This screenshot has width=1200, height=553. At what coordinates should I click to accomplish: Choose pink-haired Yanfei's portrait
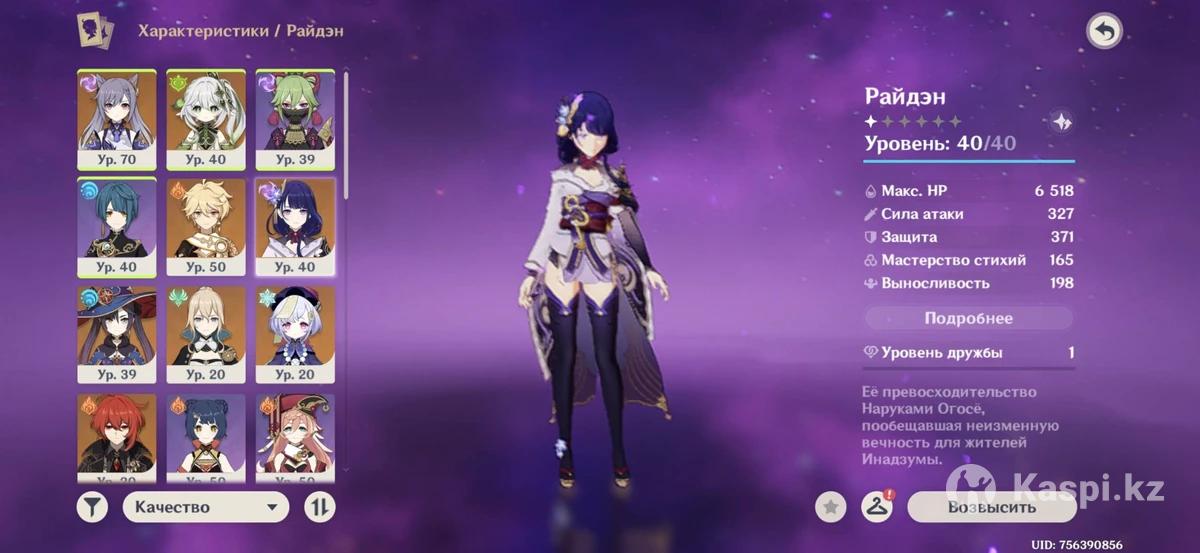[295, 435]
